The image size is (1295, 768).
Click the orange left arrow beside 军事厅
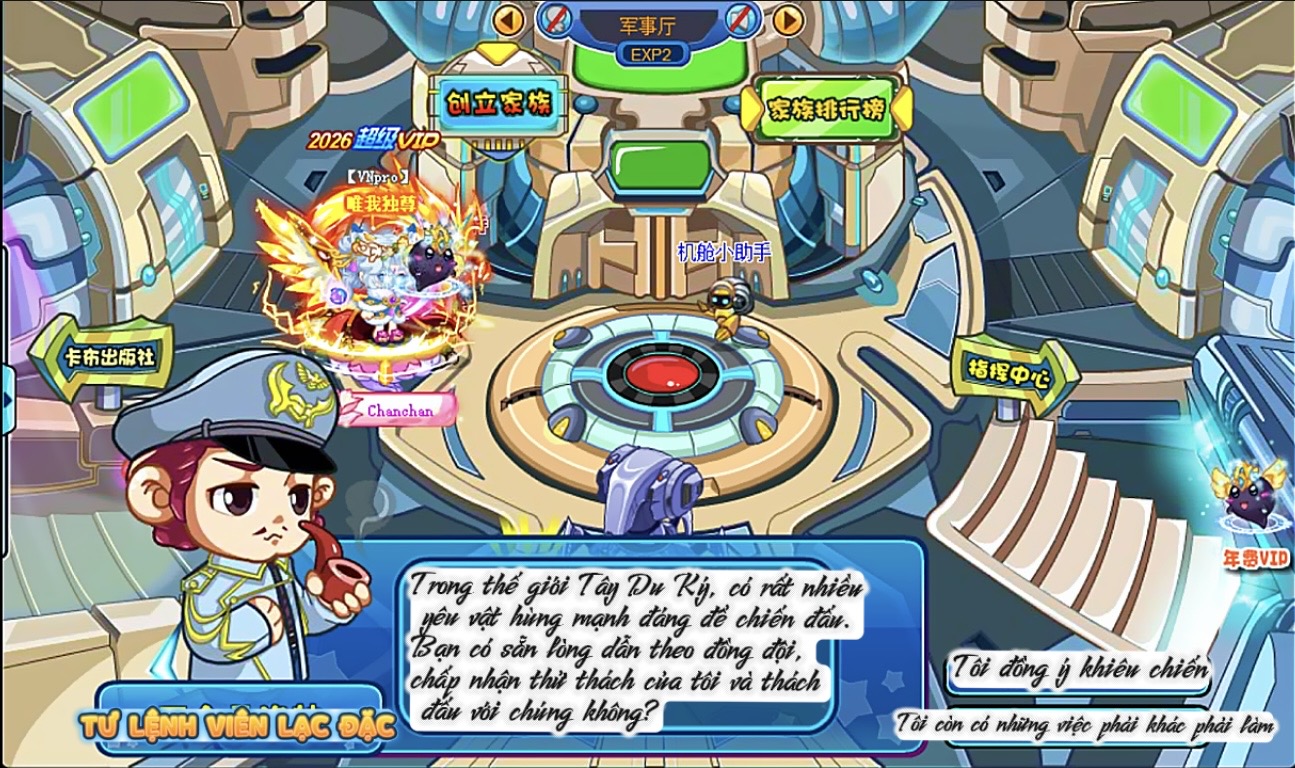pyautogui.click(x=509, y=20)
